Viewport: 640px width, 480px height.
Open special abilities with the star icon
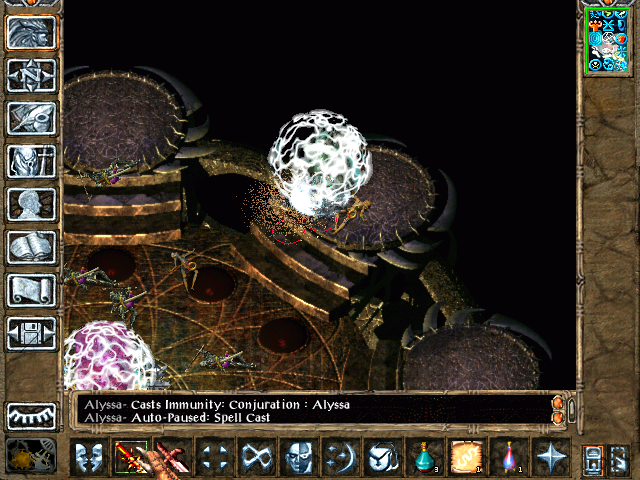pyautogui.click(x=552, y=458)
